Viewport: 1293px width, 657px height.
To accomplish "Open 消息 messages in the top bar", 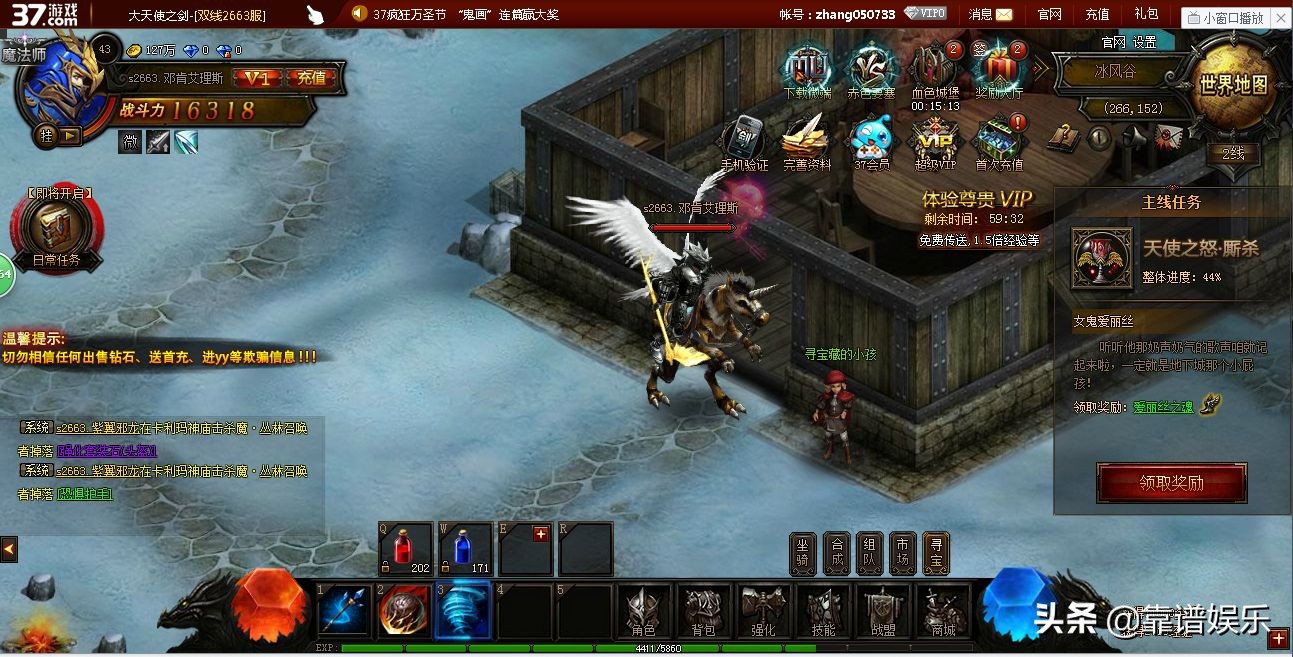I will (x=990, y=14).
